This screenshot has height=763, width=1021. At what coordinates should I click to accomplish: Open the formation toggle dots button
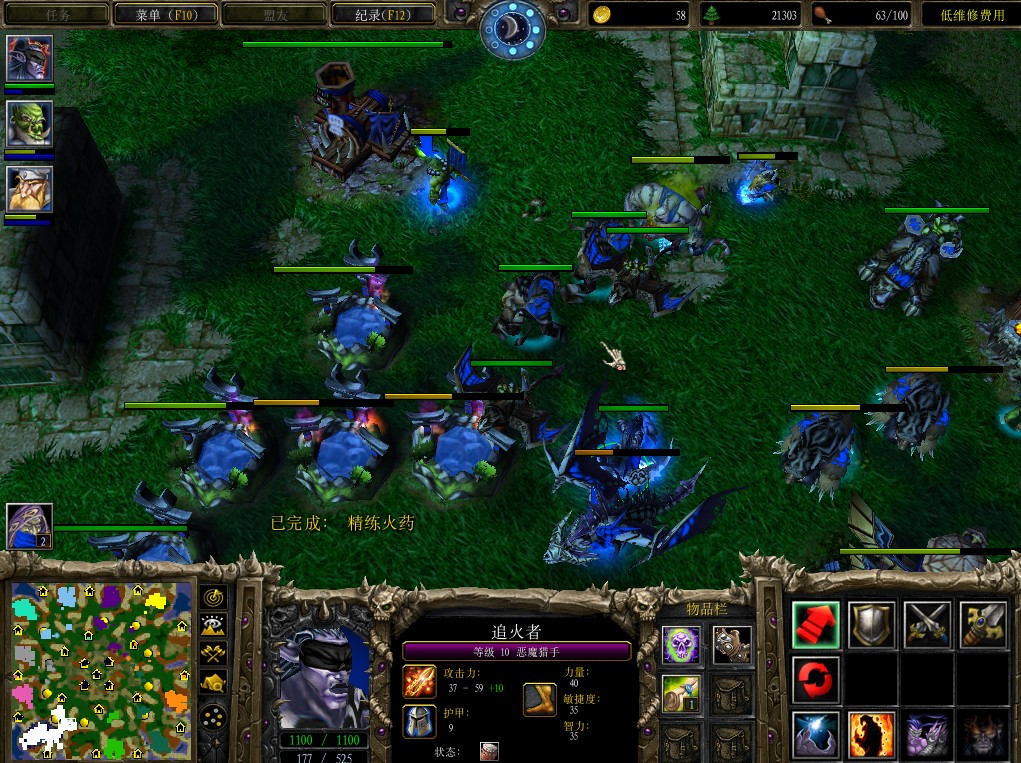[213, 716]
